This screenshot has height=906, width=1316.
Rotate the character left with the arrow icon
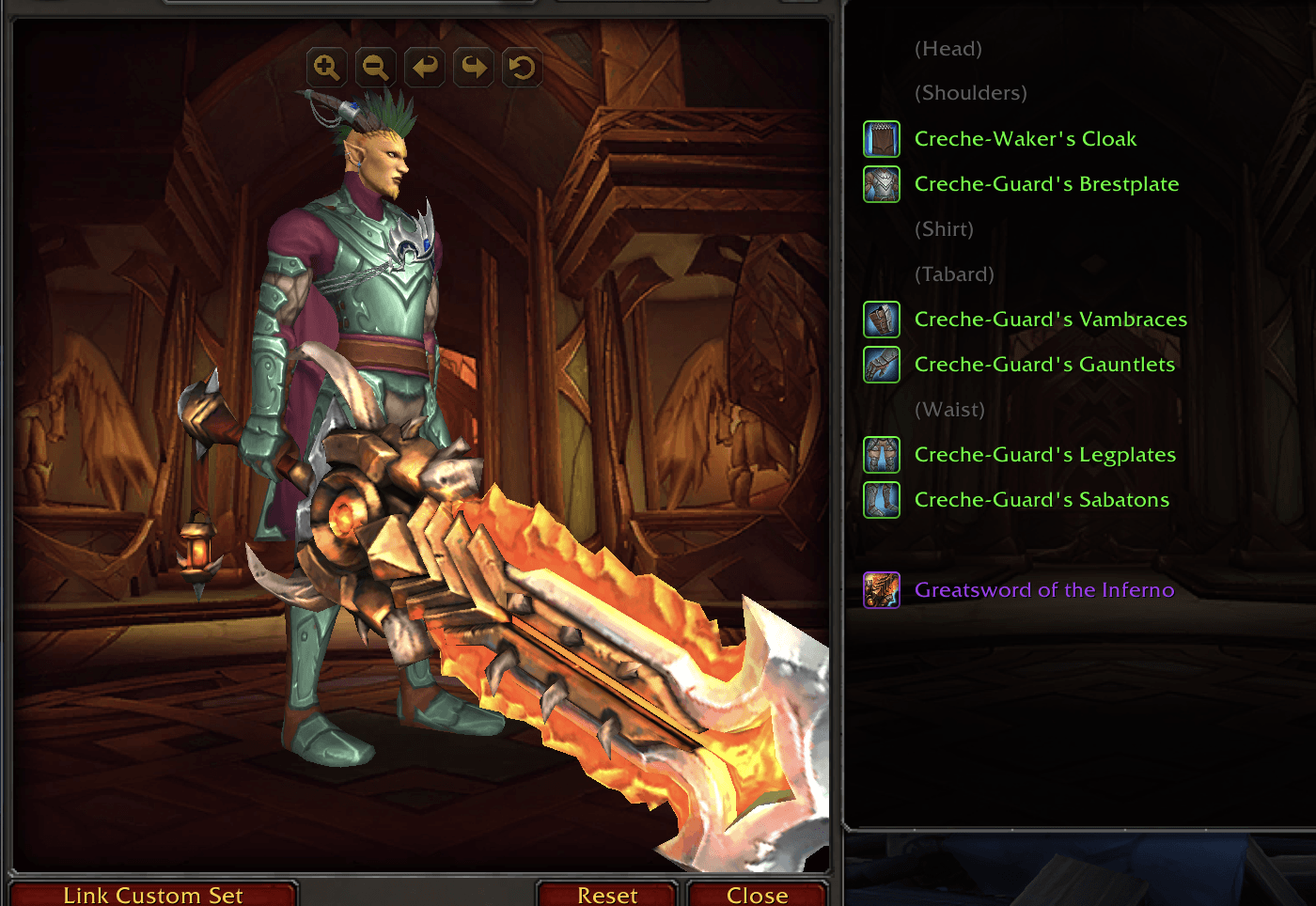click(x=424, y=67)
